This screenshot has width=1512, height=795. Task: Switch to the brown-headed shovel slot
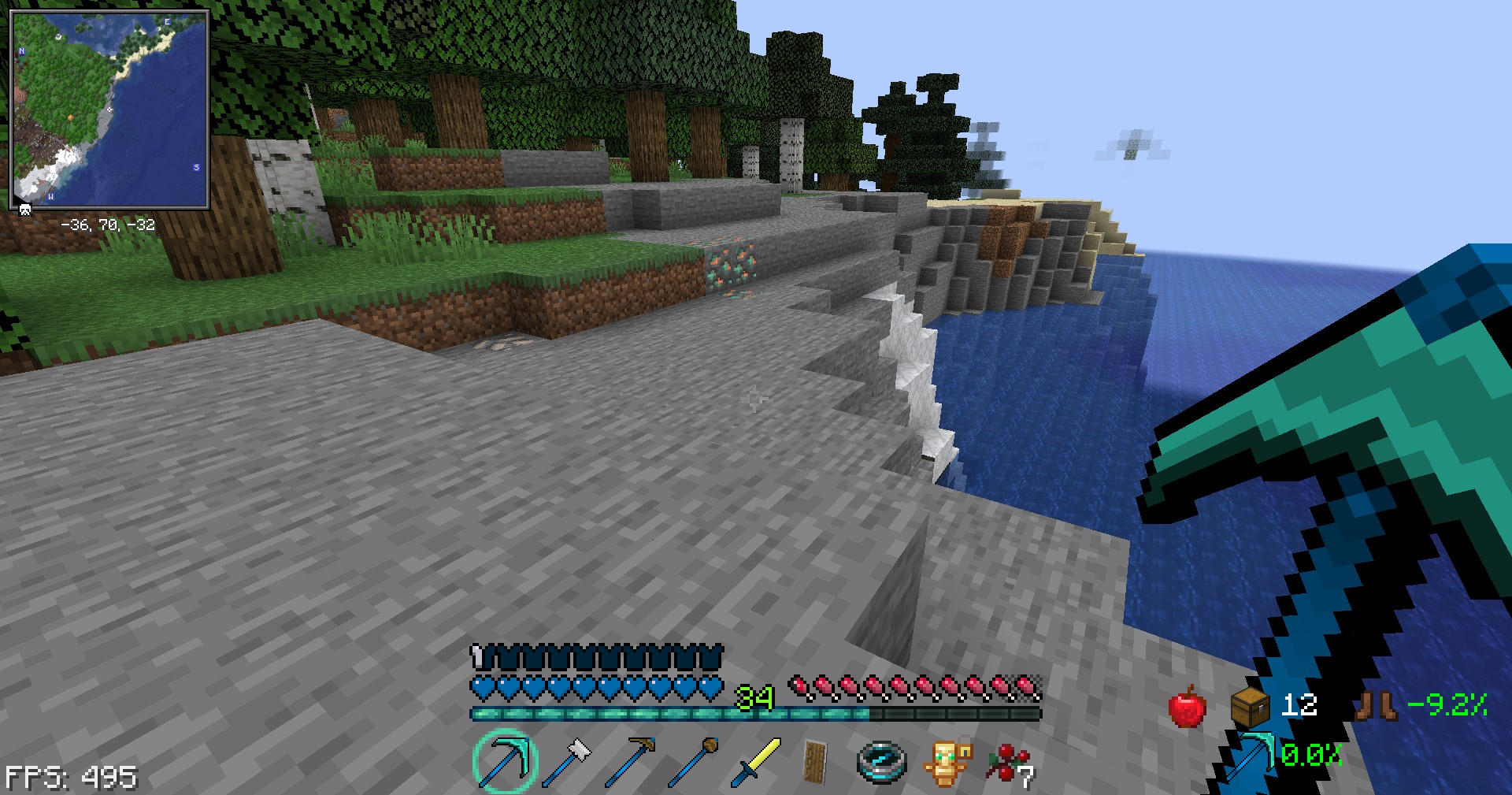[x=694, y=761]
